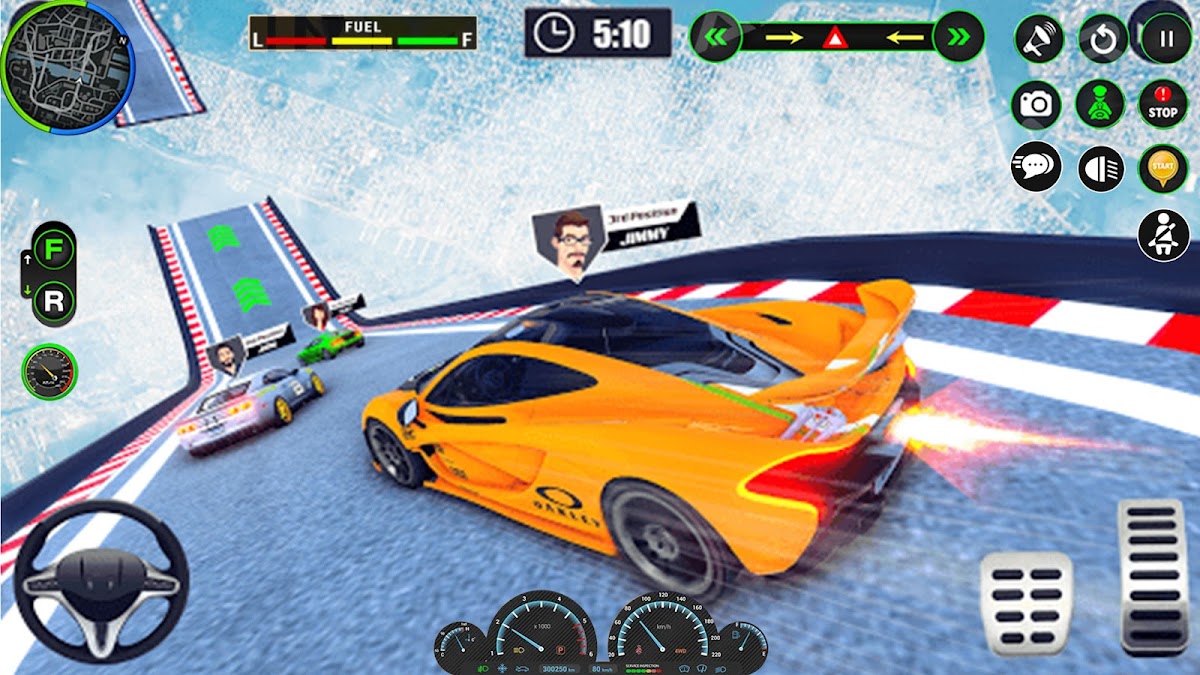Fasten the seatbelt icon
This screenshot has width=1200, height=675.
(1163, 235)
